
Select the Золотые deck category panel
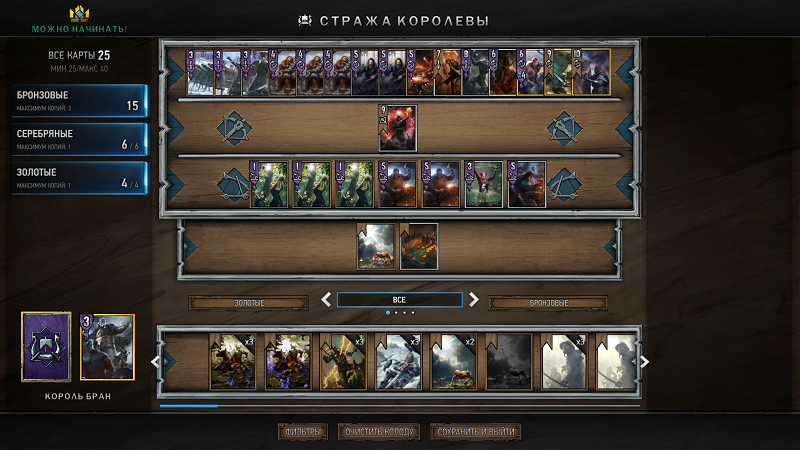80,177
